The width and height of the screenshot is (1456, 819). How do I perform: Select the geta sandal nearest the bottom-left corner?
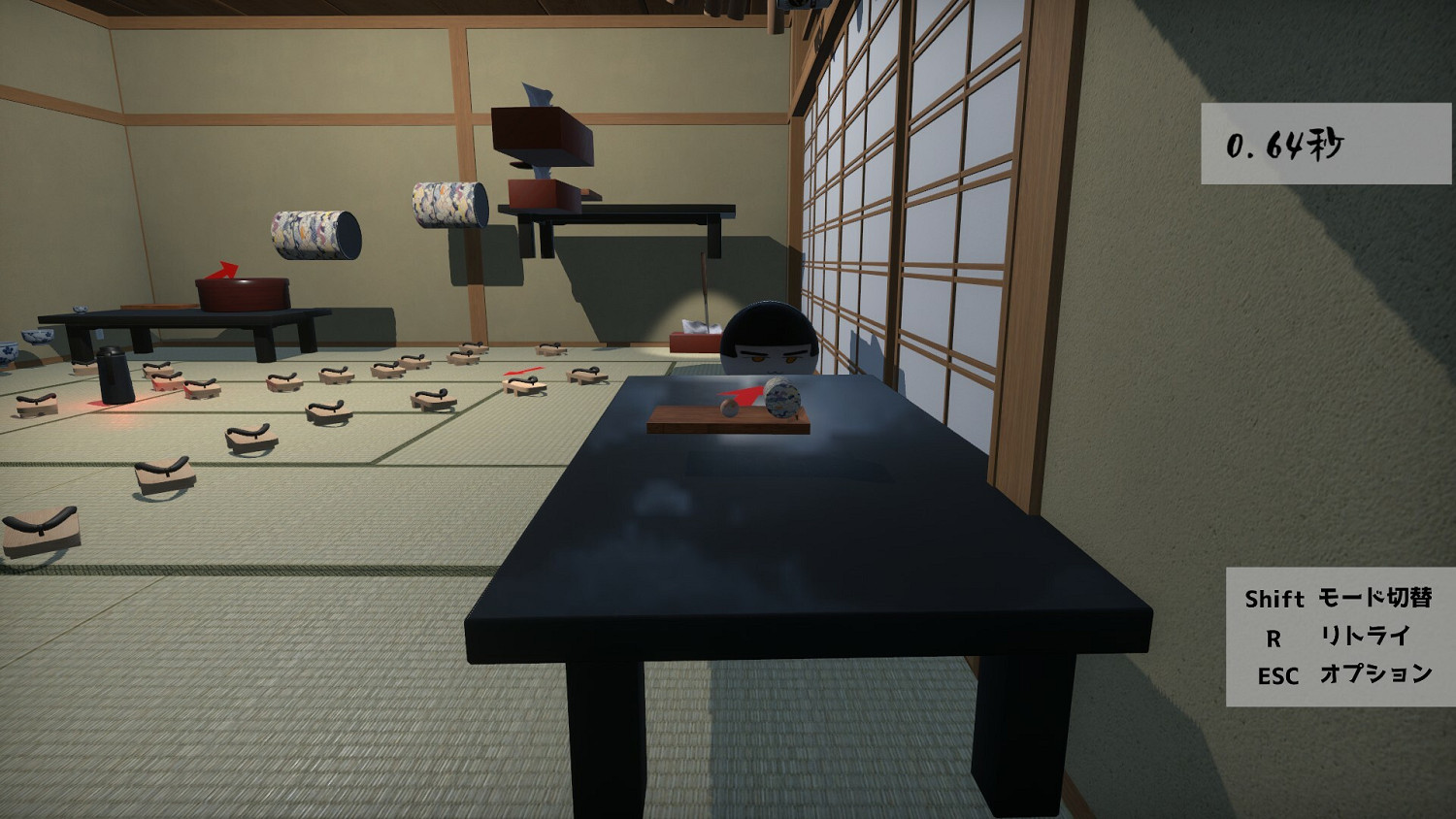point(42,529)
